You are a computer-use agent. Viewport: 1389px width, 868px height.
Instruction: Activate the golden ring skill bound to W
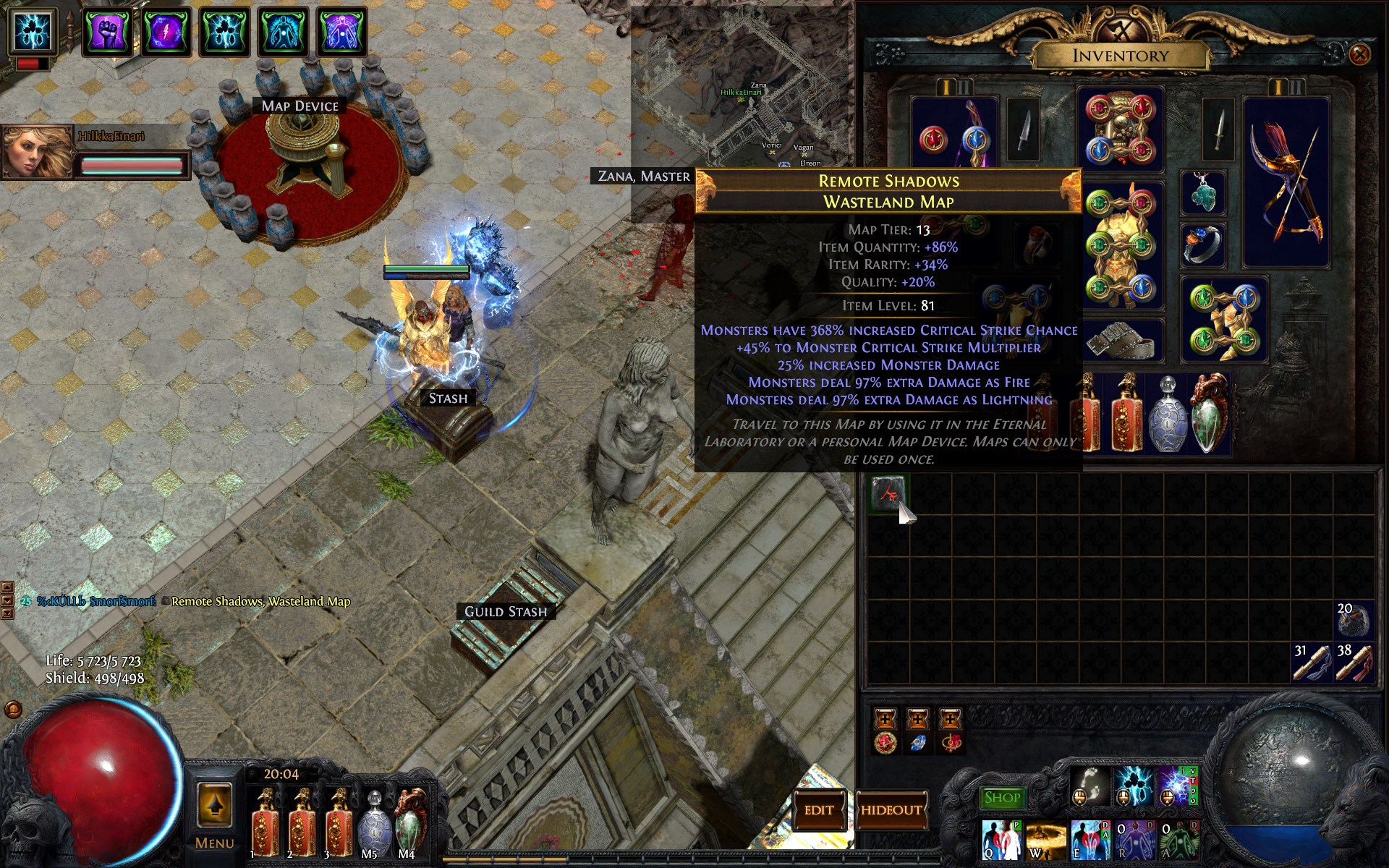1045,841
